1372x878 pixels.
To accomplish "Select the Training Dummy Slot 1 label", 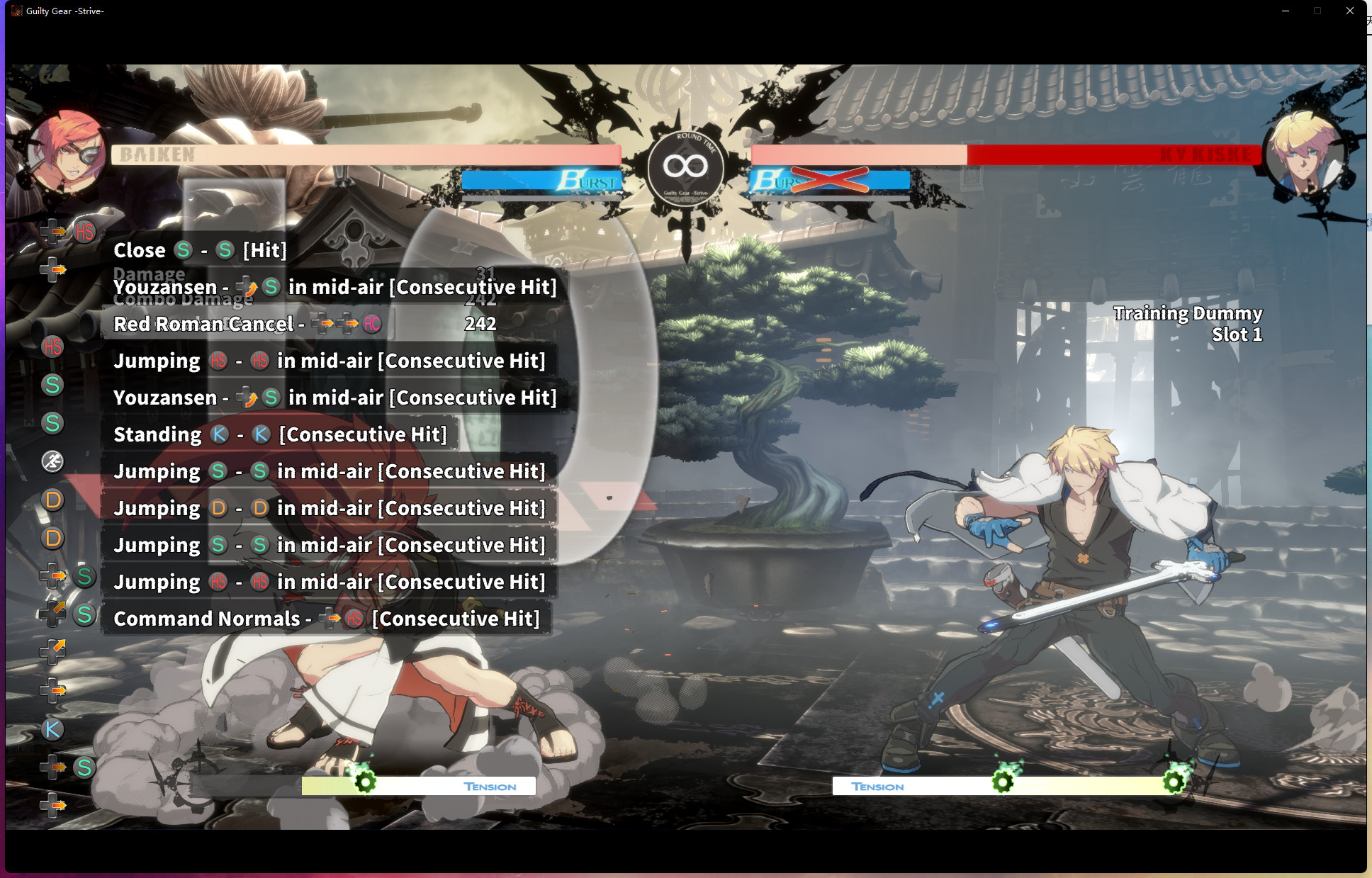I will pos(1187,323).
